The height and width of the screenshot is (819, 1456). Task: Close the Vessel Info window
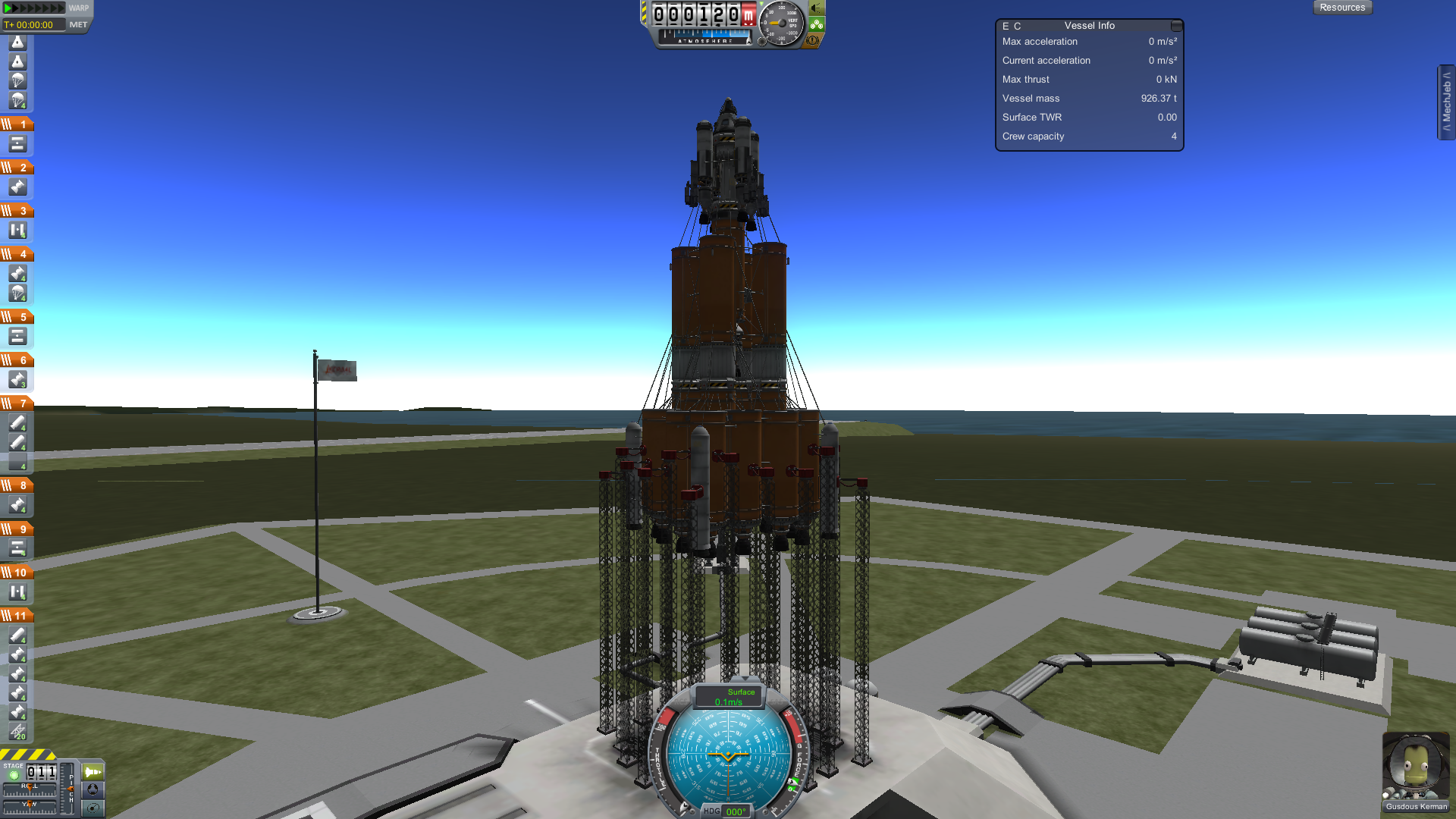pyautogui.click(x=1176, y=26)
